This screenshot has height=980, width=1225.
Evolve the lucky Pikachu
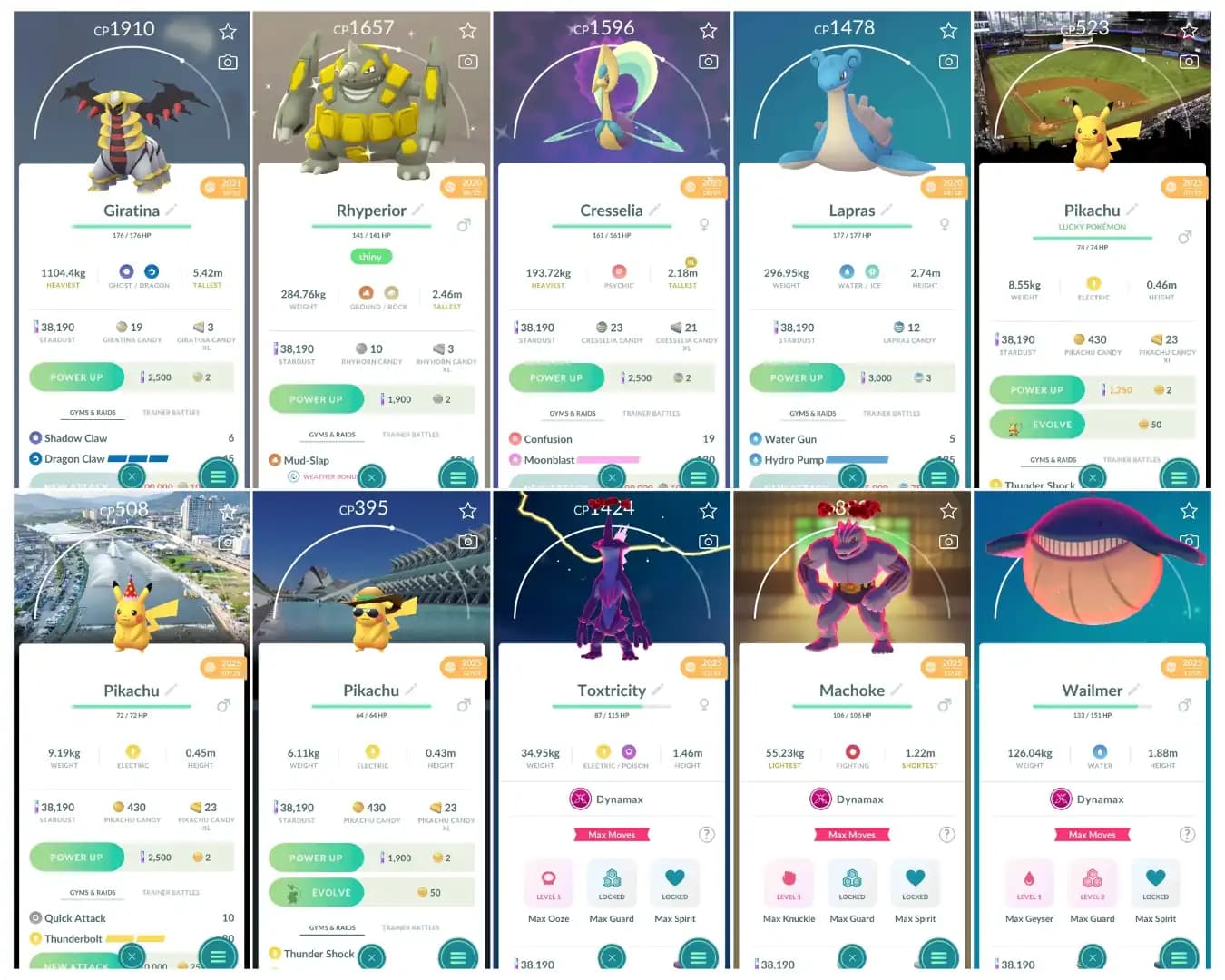click(x=1037, y=424)
